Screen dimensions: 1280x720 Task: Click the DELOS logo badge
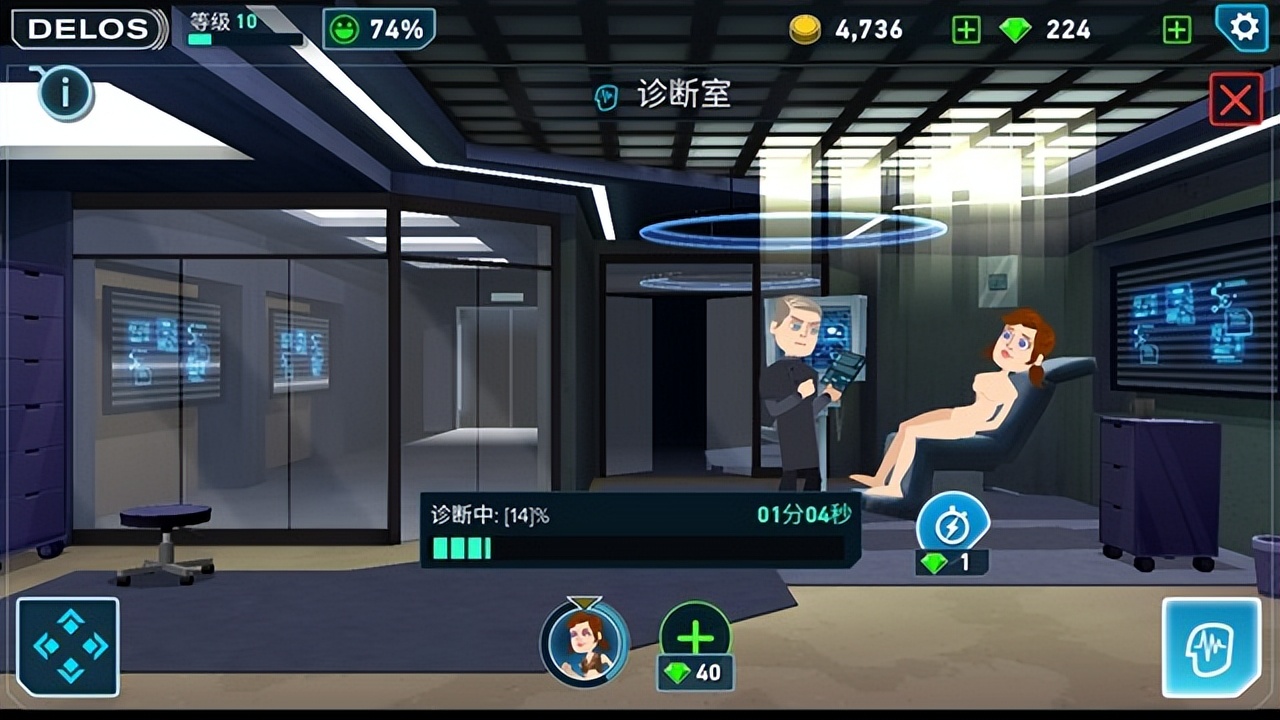click(88, 29)
